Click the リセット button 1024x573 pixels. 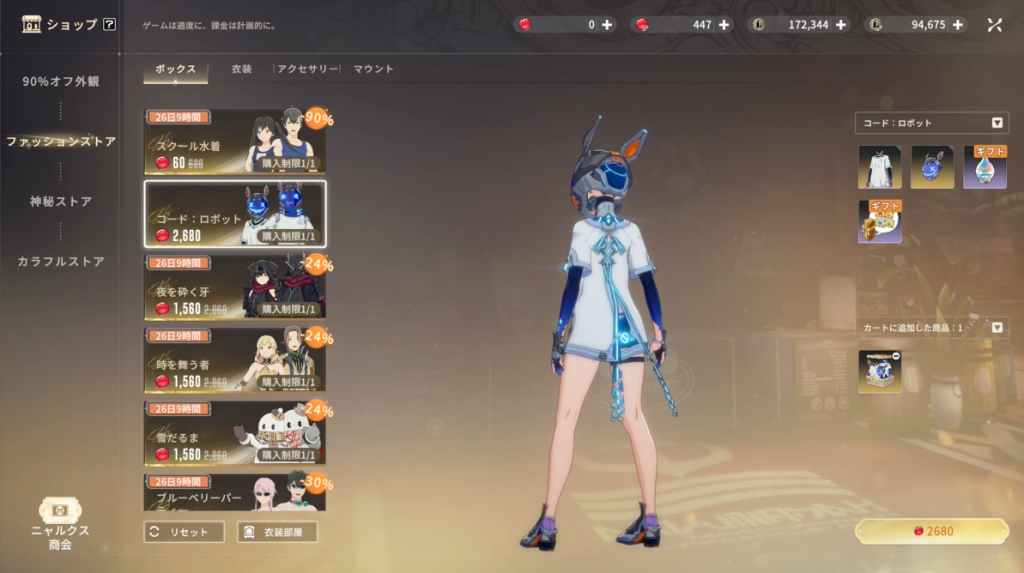coord(184,532)
